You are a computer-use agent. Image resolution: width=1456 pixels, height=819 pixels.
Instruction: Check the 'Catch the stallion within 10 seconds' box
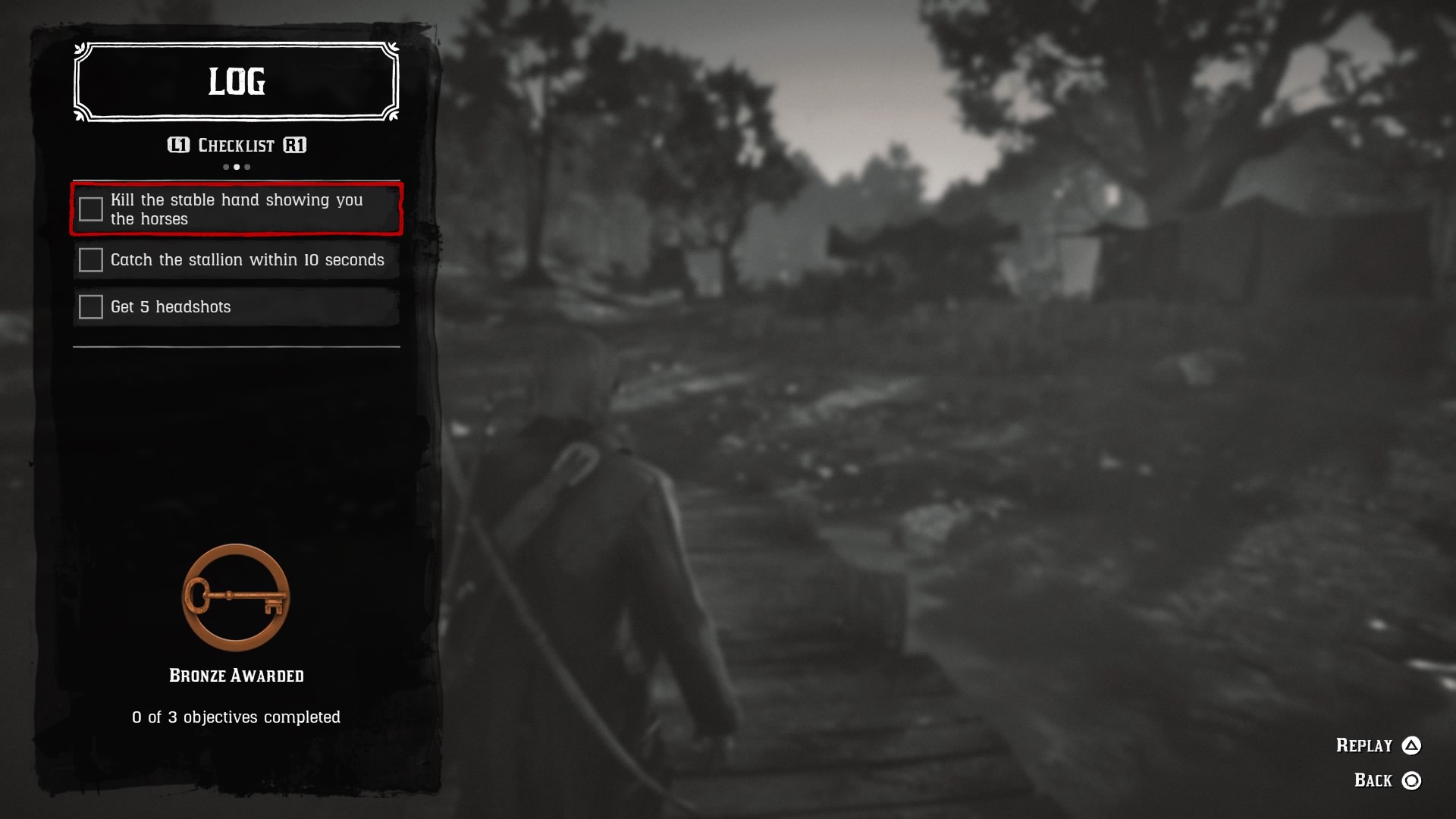[x=90, y=259]
